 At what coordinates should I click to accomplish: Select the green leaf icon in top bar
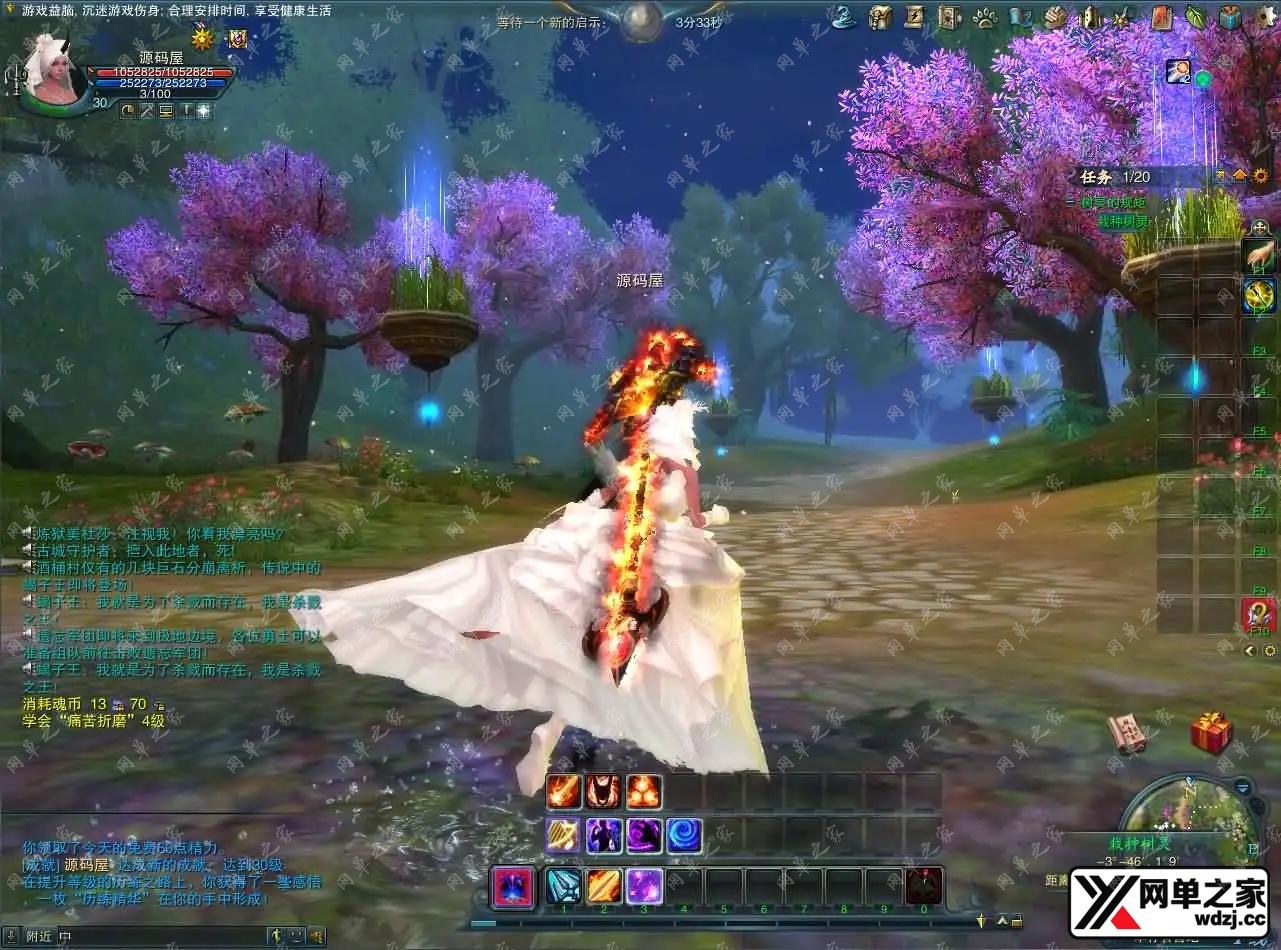coord(1195,16)
